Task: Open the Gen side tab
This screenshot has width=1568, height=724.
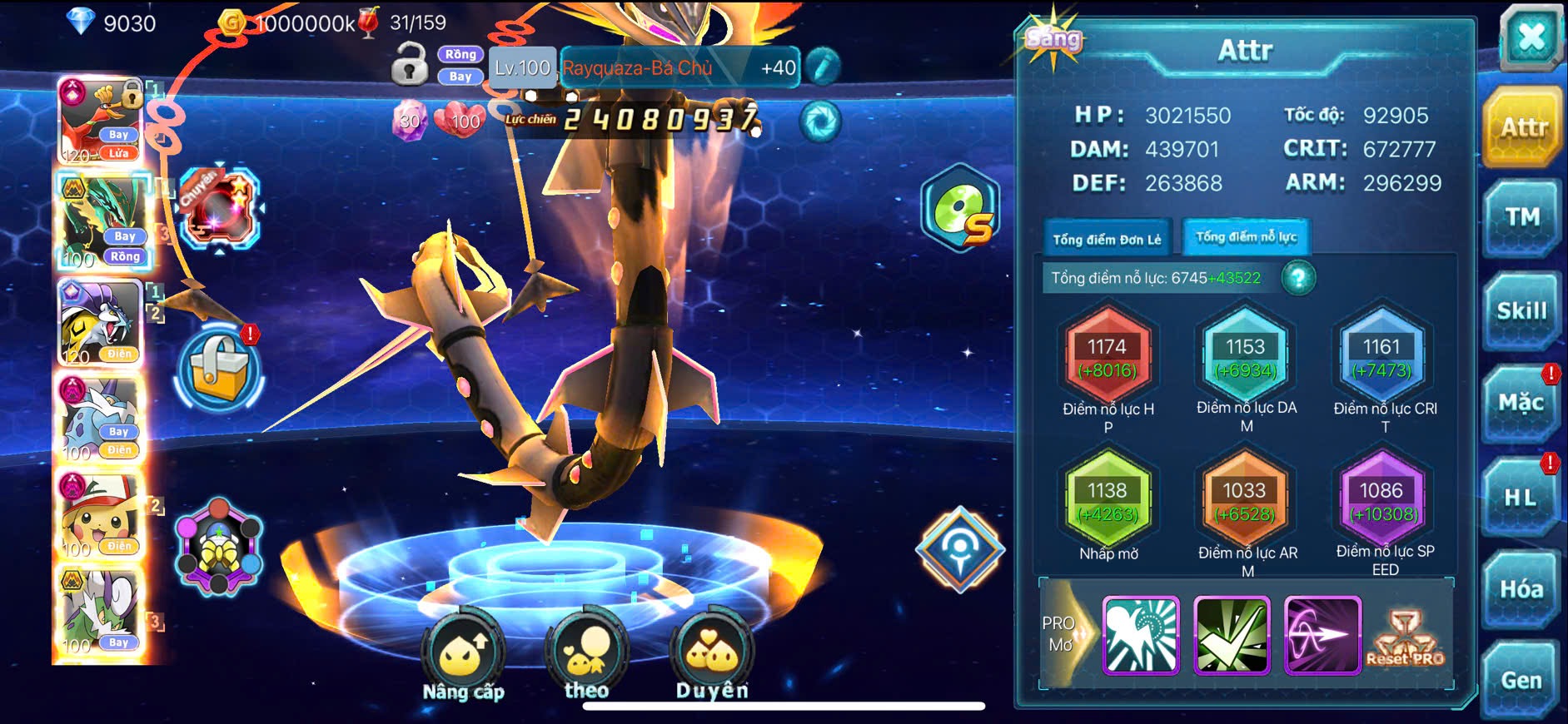Action: 1521,681
